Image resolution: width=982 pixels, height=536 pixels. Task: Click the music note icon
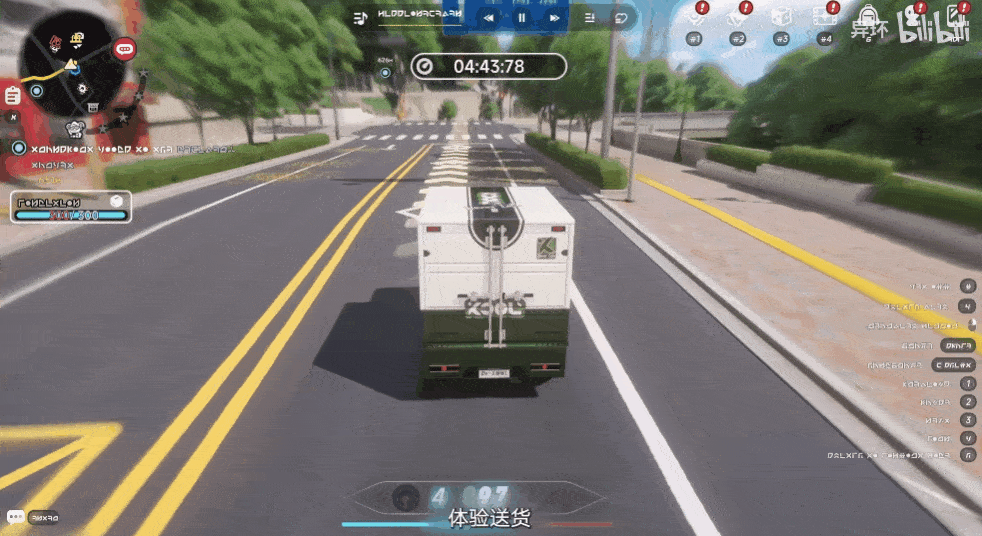361,17
